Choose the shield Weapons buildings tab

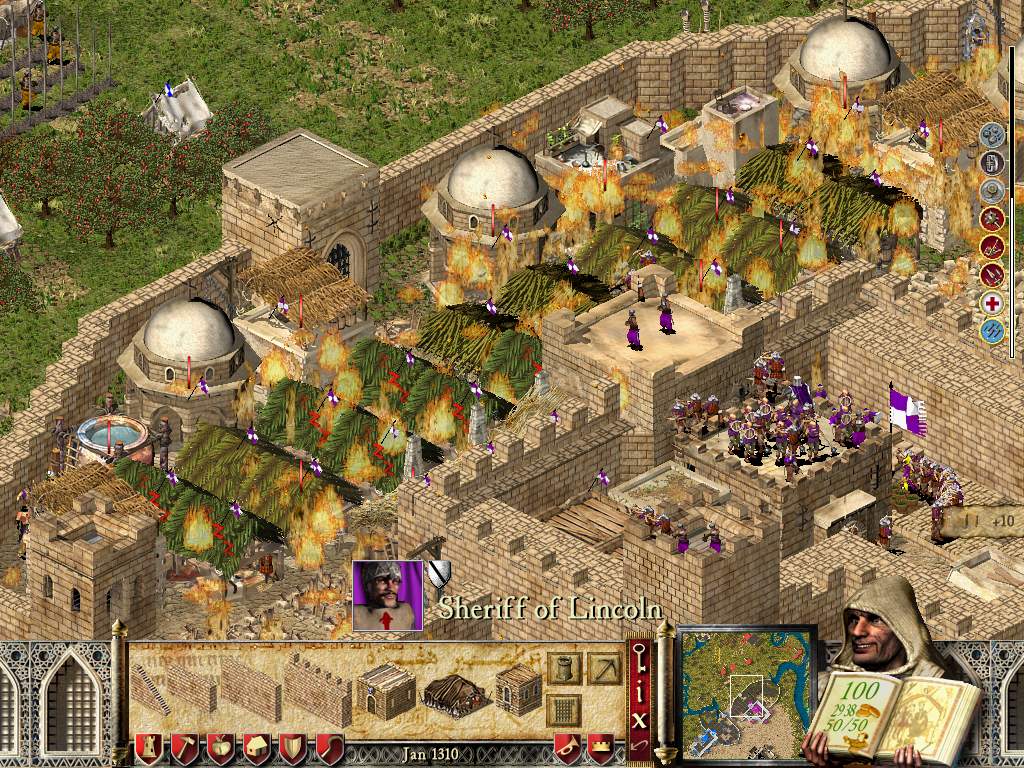pos(293,747)
